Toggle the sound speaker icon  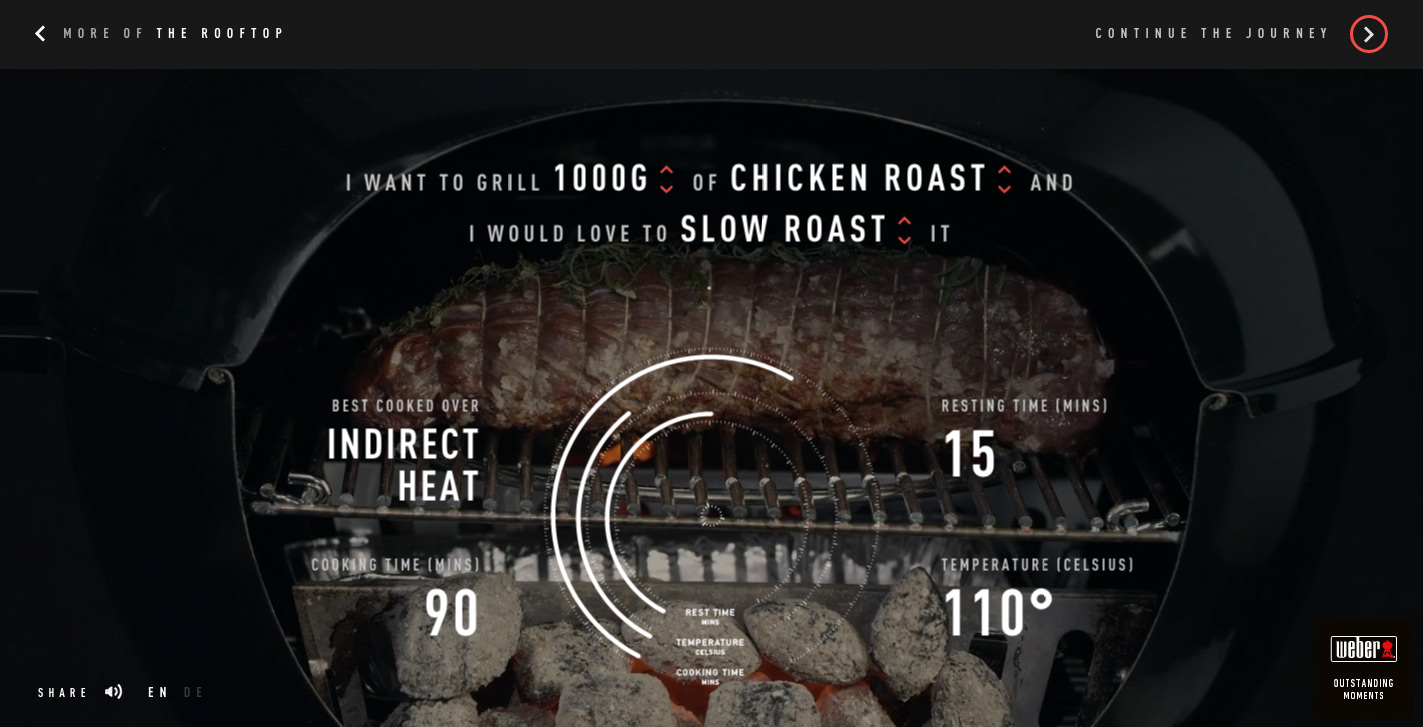pyautogui.click(x=114, y=692)
